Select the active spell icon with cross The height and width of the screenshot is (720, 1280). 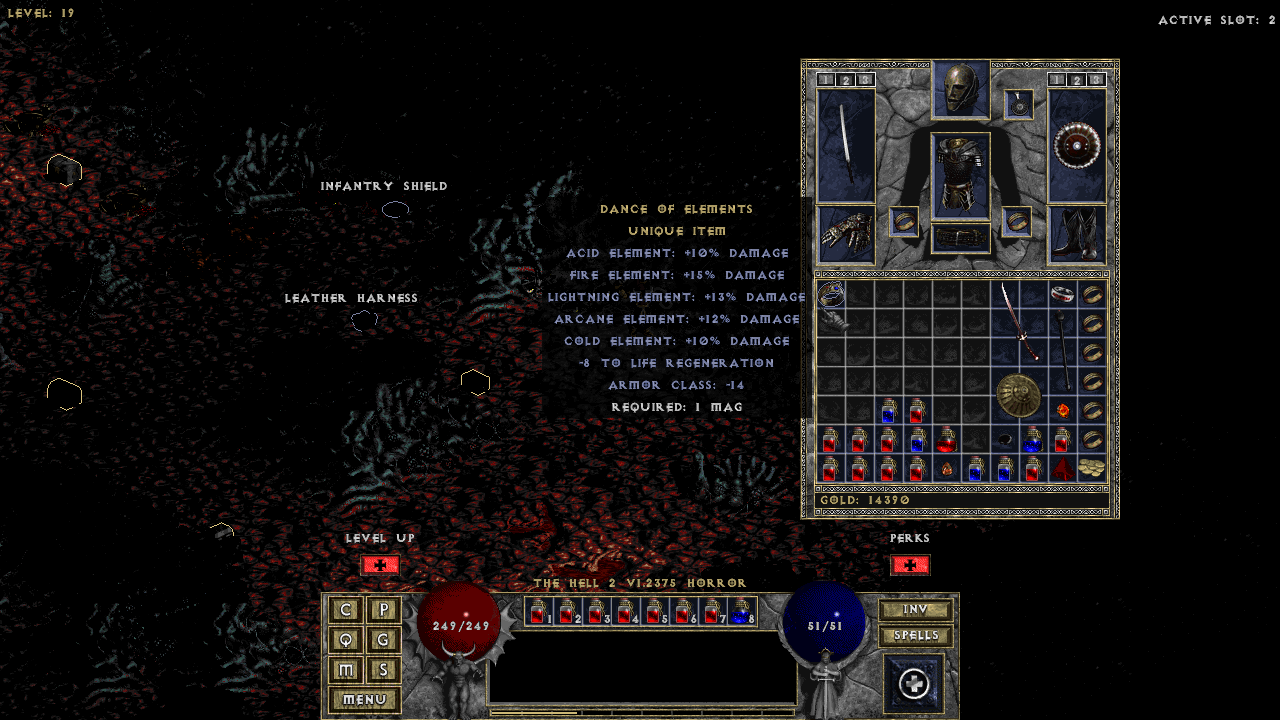(914, 684)
